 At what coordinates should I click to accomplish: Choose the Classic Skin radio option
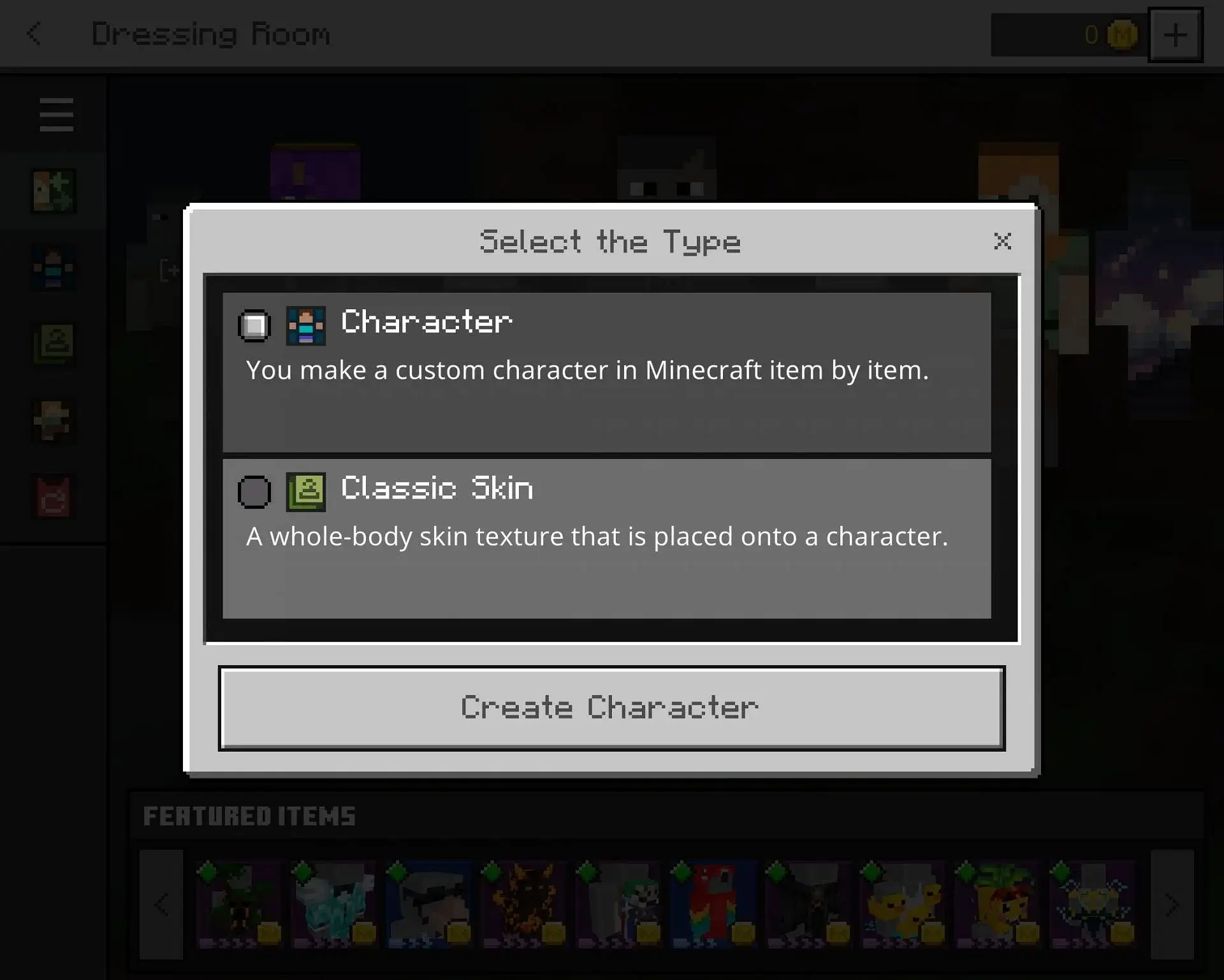pos(254,492)
